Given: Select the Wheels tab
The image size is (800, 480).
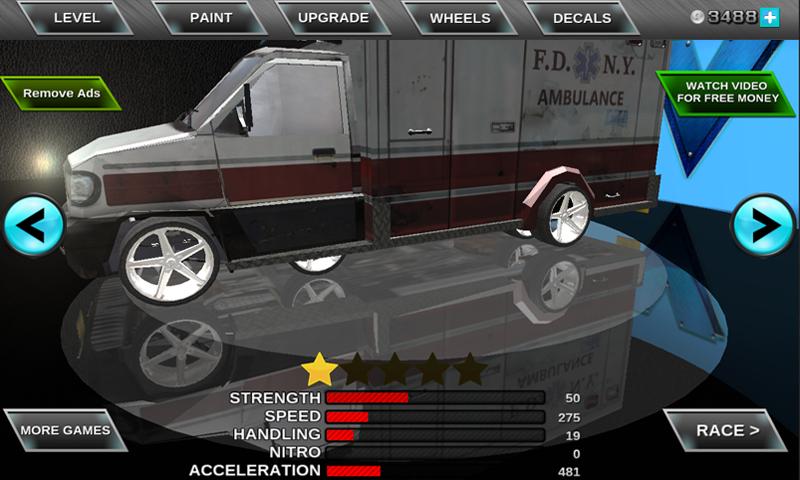Looking at the screenshot, I should pos(460,18).
